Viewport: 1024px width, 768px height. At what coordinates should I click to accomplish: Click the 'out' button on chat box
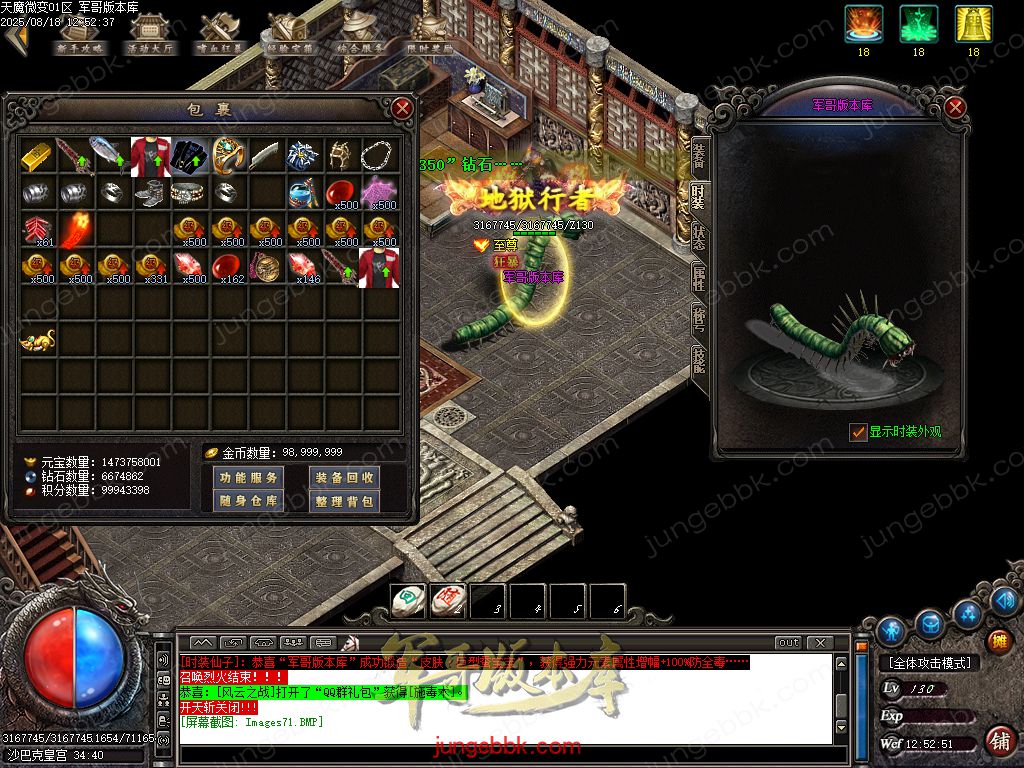click(x=788, y=642)
